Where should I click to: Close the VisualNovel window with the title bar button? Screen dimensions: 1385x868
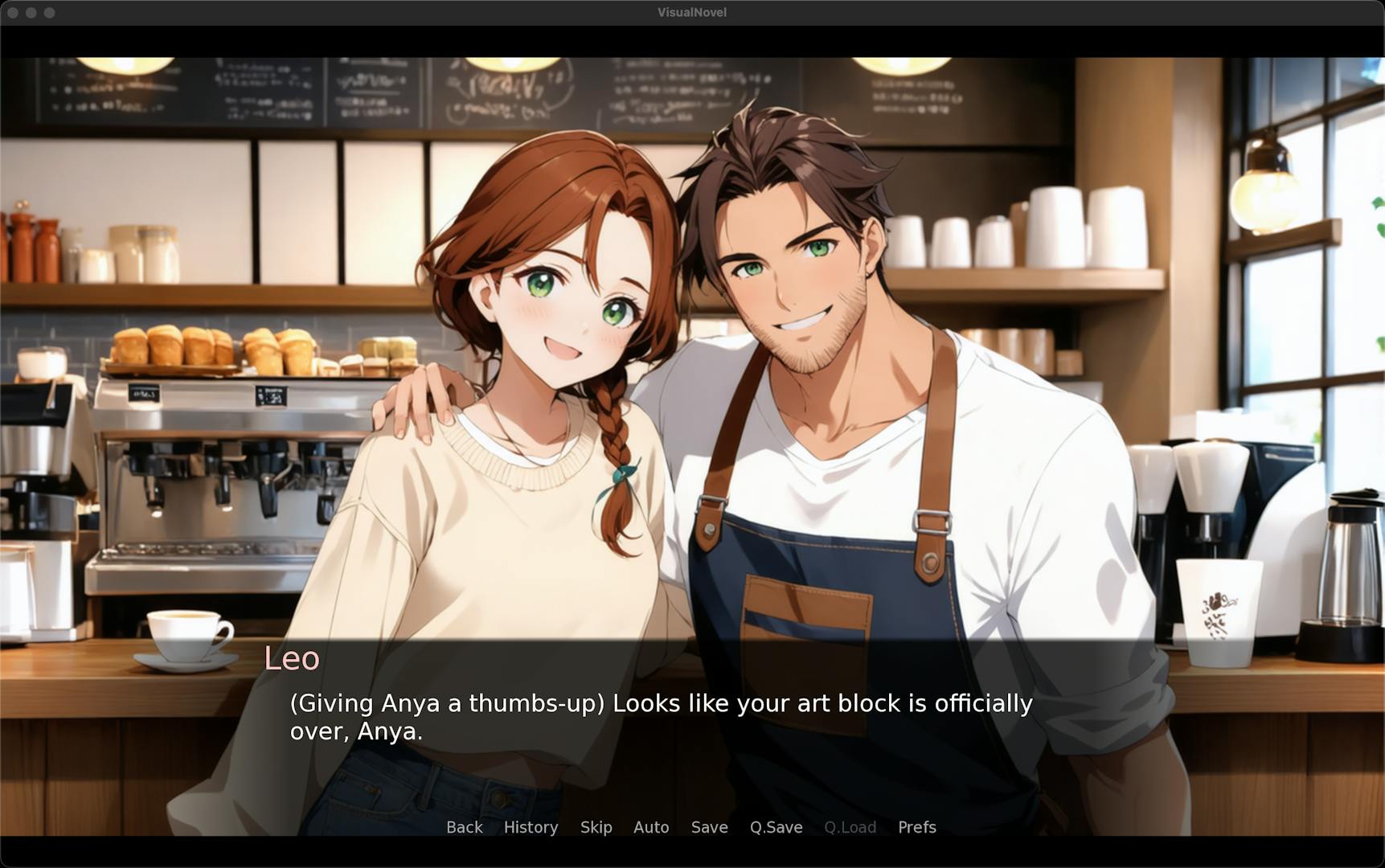click(x=13, y=13)
